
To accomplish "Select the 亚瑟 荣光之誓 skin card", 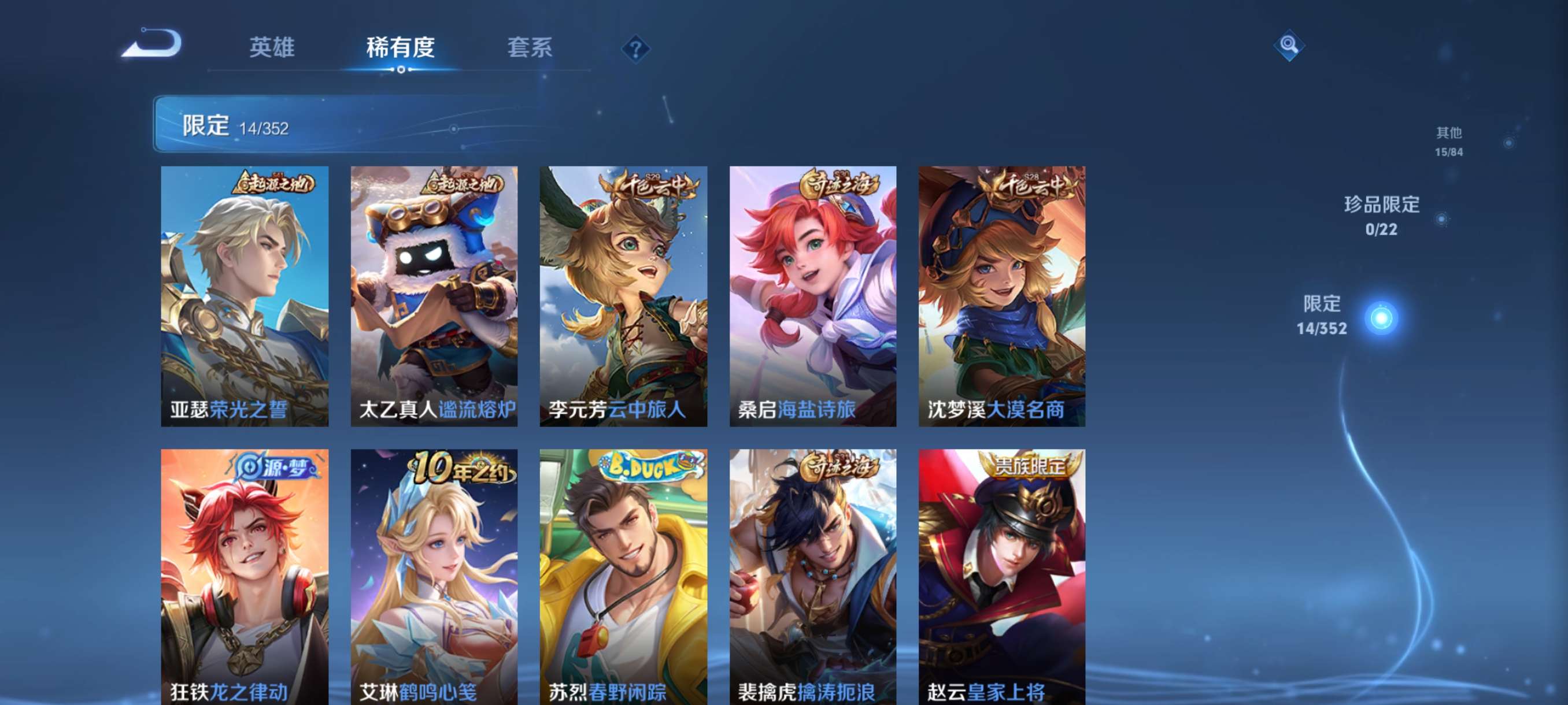I will (x=245, y=296).
